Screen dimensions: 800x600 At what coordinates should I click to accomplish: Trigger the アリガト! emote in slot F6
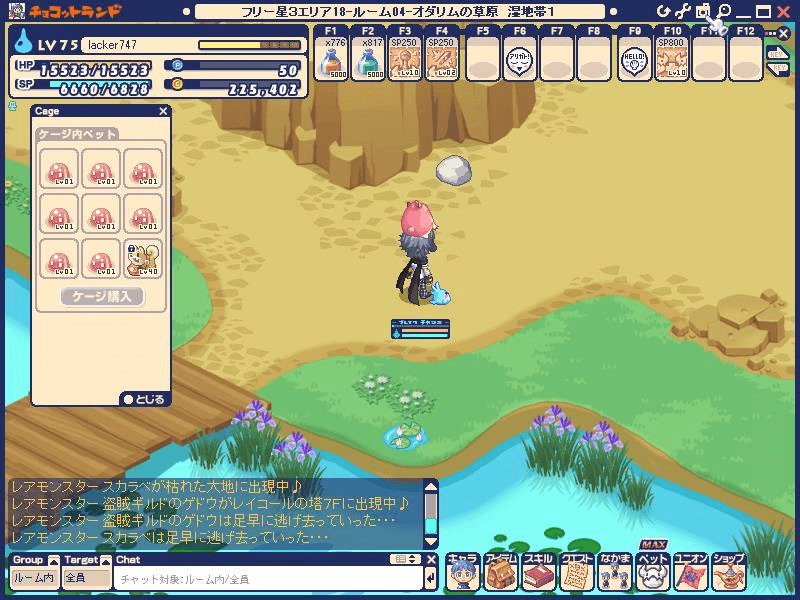coord(518,64)
